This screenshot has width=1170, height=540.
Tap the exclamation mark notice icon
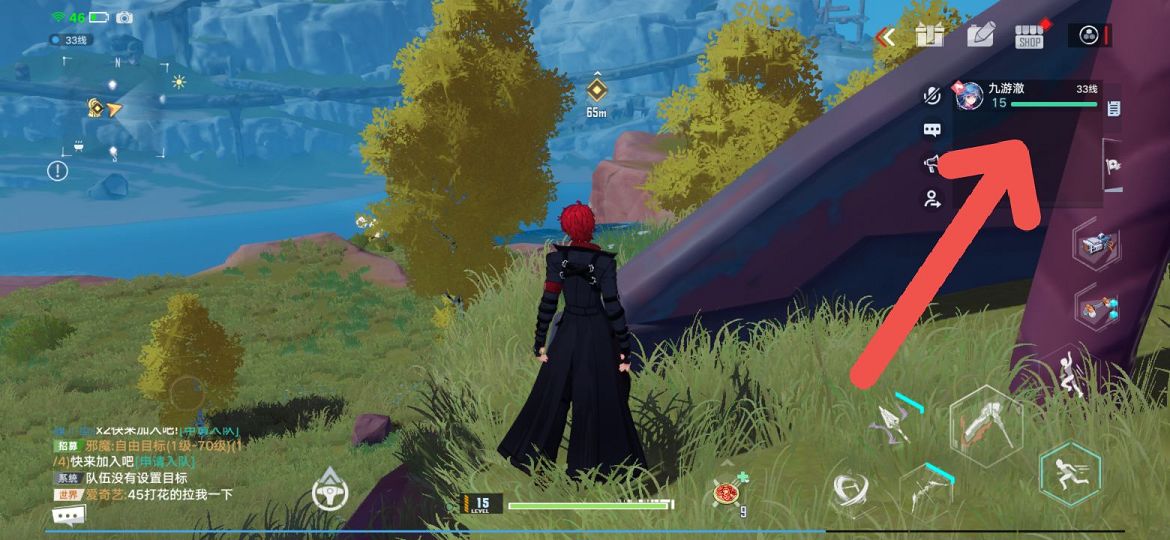point(58,171)
